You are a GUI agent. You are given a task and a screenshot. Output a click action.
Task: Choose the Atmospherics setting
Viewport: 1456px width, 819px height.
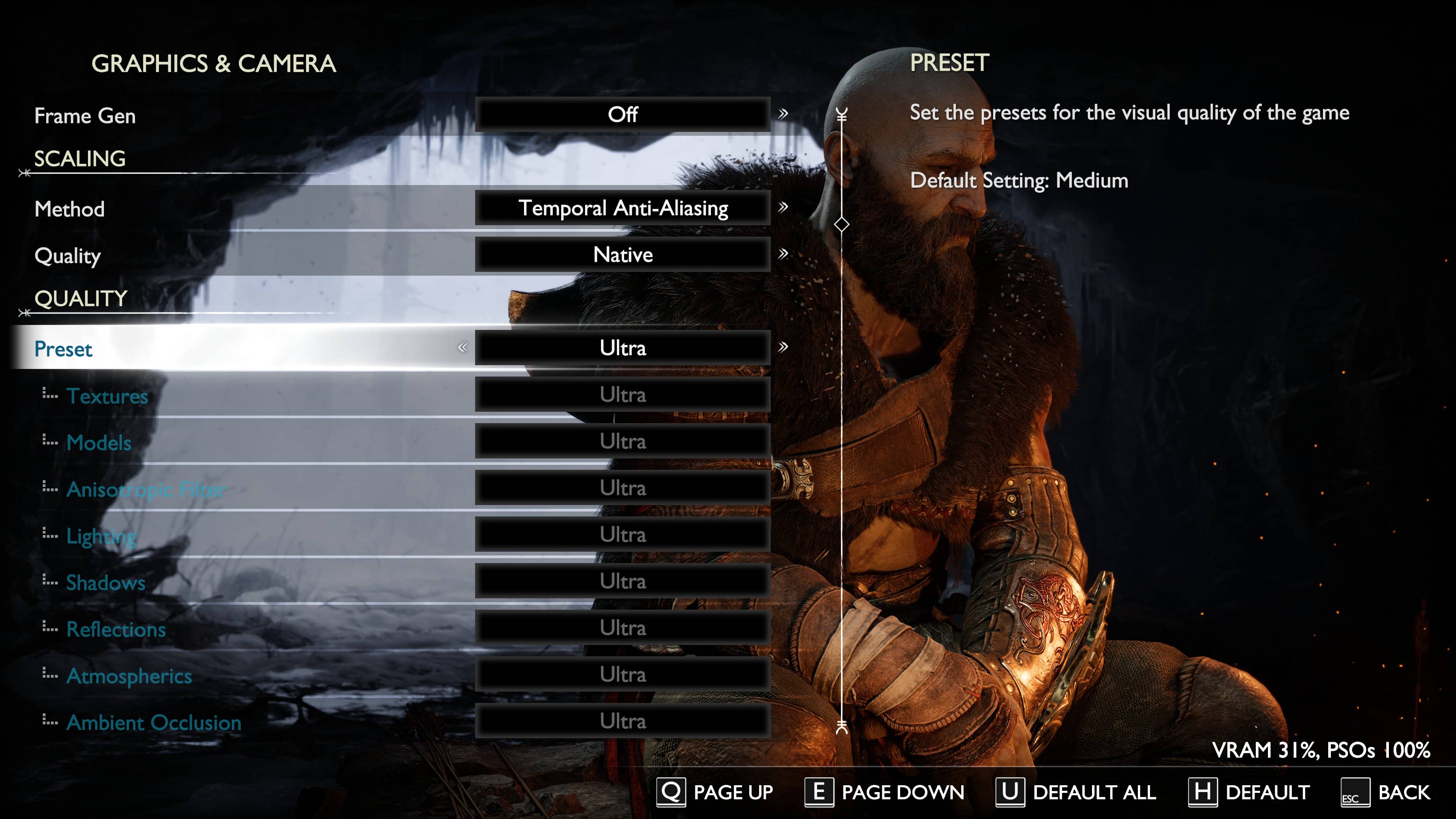pos(129,676)
